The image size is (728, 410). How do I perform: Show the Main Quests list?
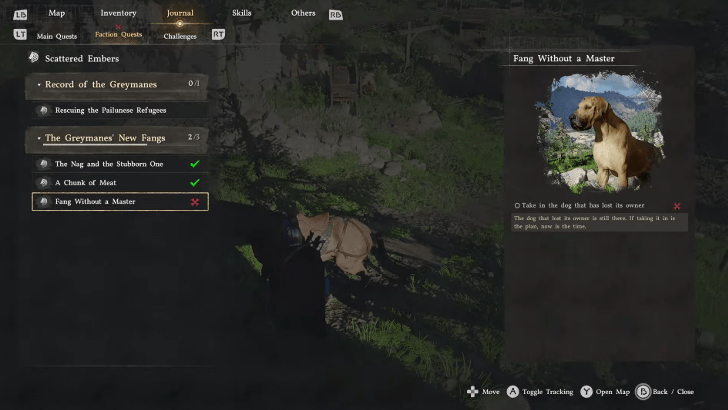click(x=56, y=35)
